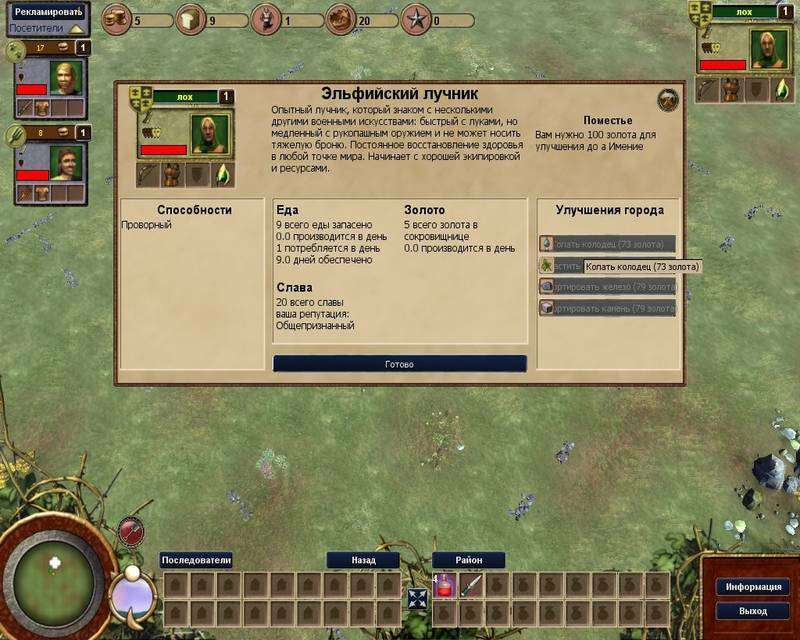Select the red potion inventory slot
Screen dimensions: 800x640
[x=442, y=585]
